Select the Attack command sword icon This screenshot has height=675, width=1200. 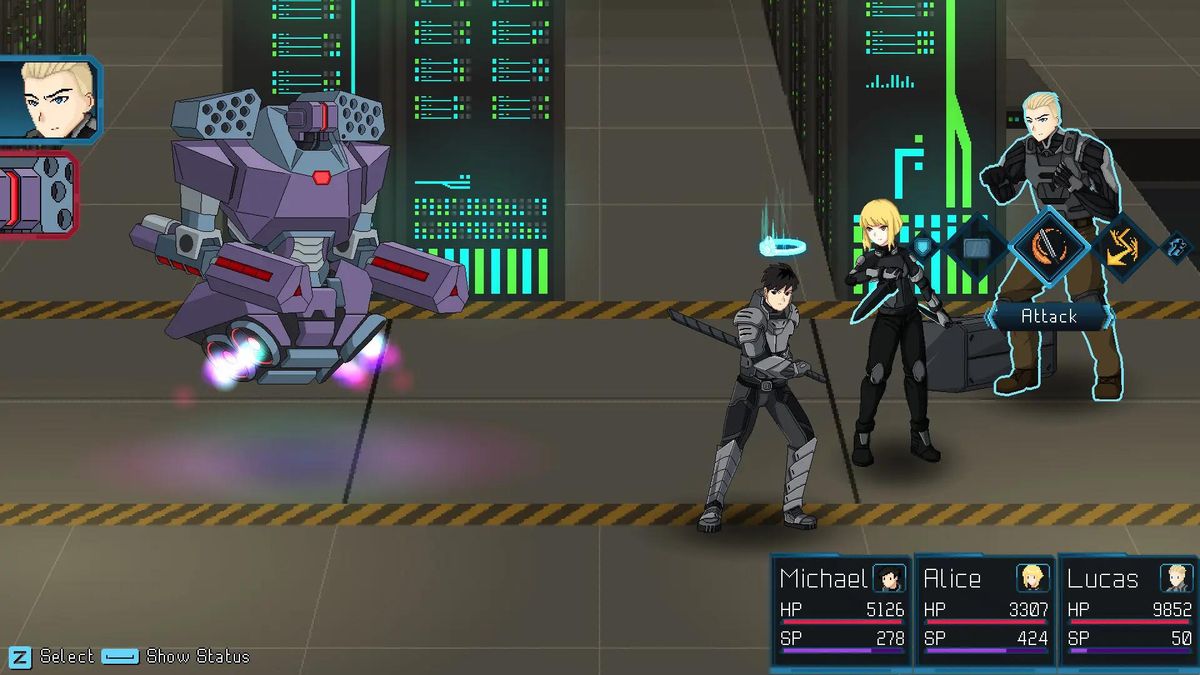1049,245
